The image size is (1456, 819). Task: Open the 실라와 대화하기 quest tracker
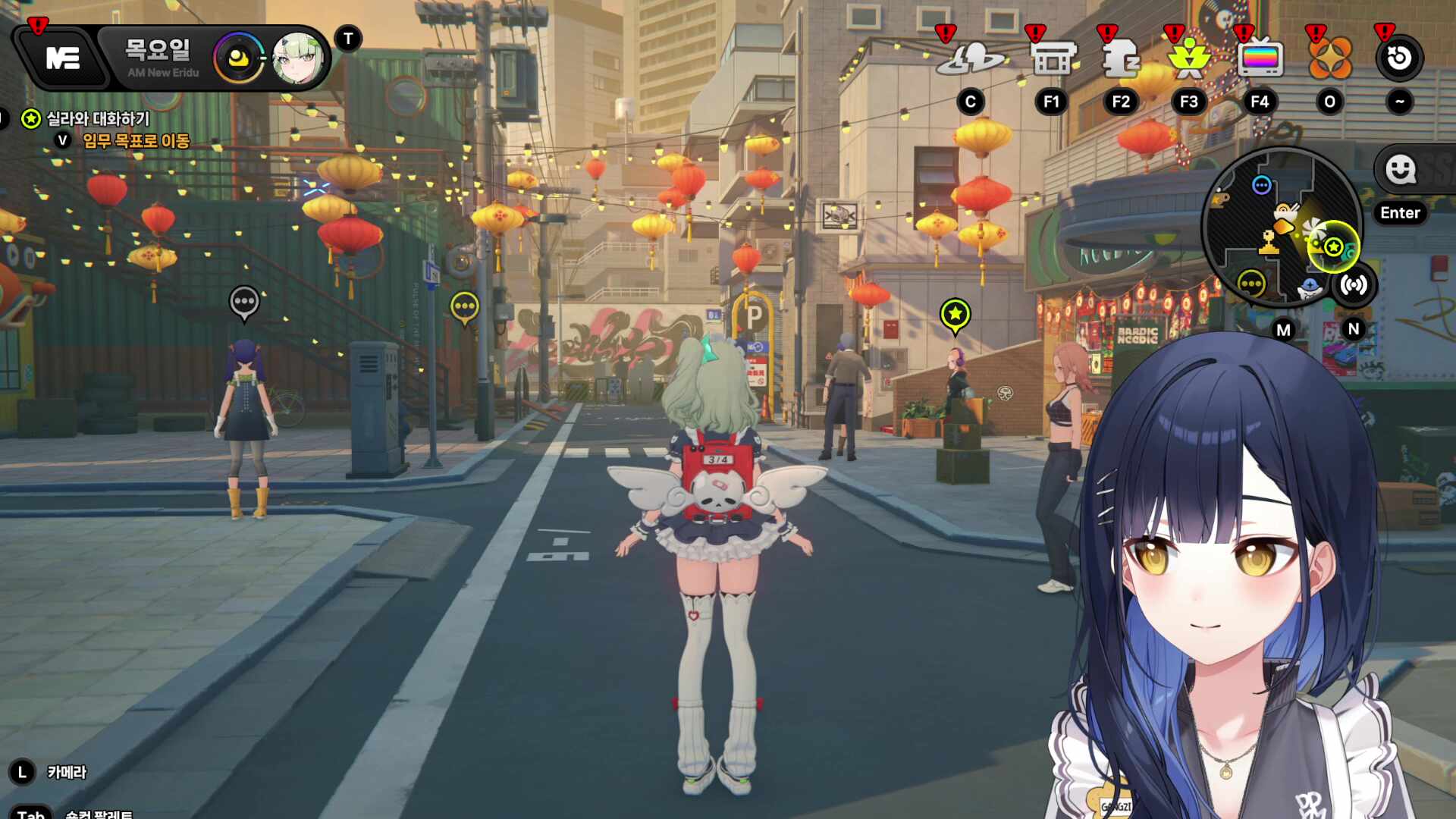click(x=97, y=119)
